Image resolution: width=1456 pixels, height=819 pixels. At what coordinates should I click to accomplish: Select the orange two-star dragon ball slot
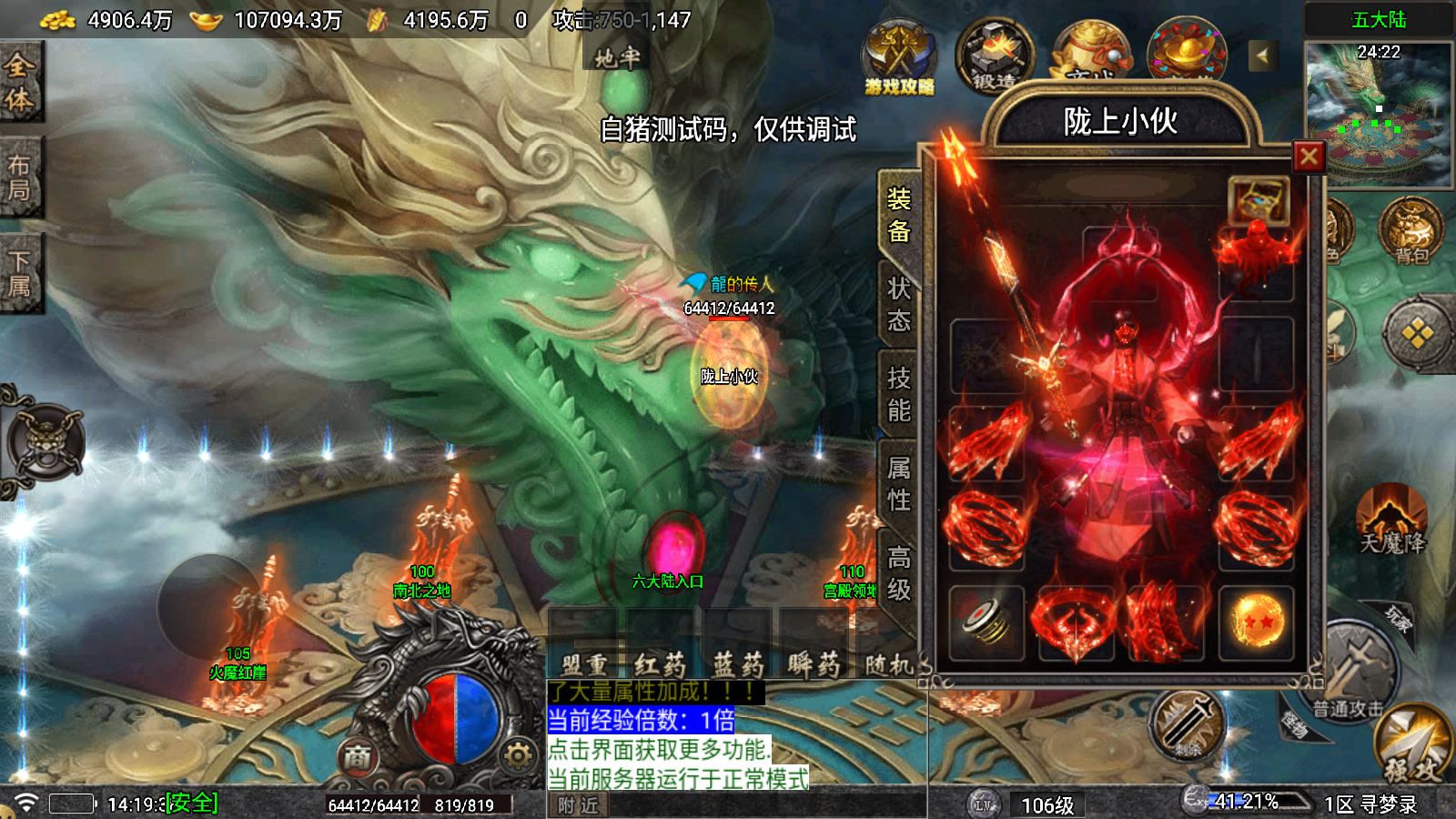click(1257, 622)
